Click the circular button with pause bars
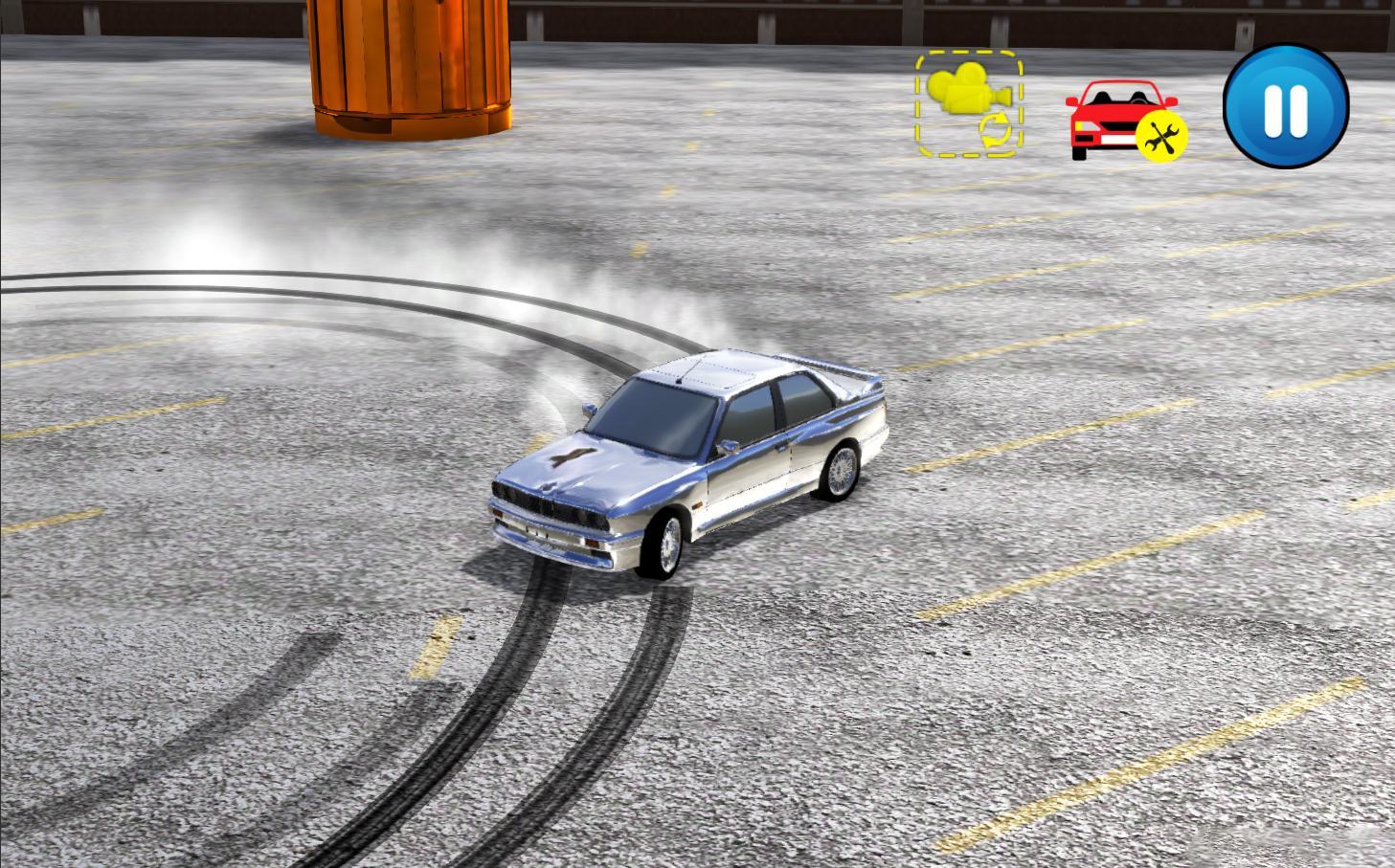This screenshot has height=868, width=1395. click(1287, 108)
